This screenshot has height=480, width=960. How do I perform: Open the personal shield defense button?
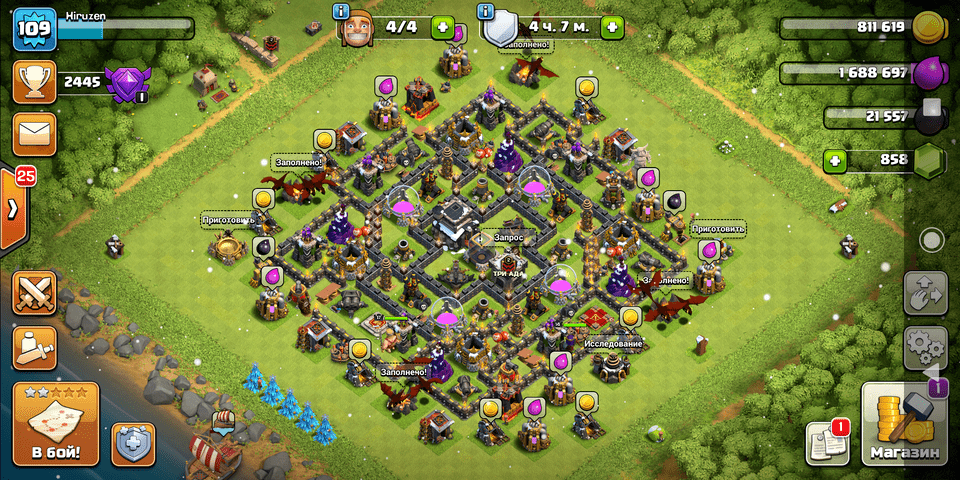(x=133, y=443)
